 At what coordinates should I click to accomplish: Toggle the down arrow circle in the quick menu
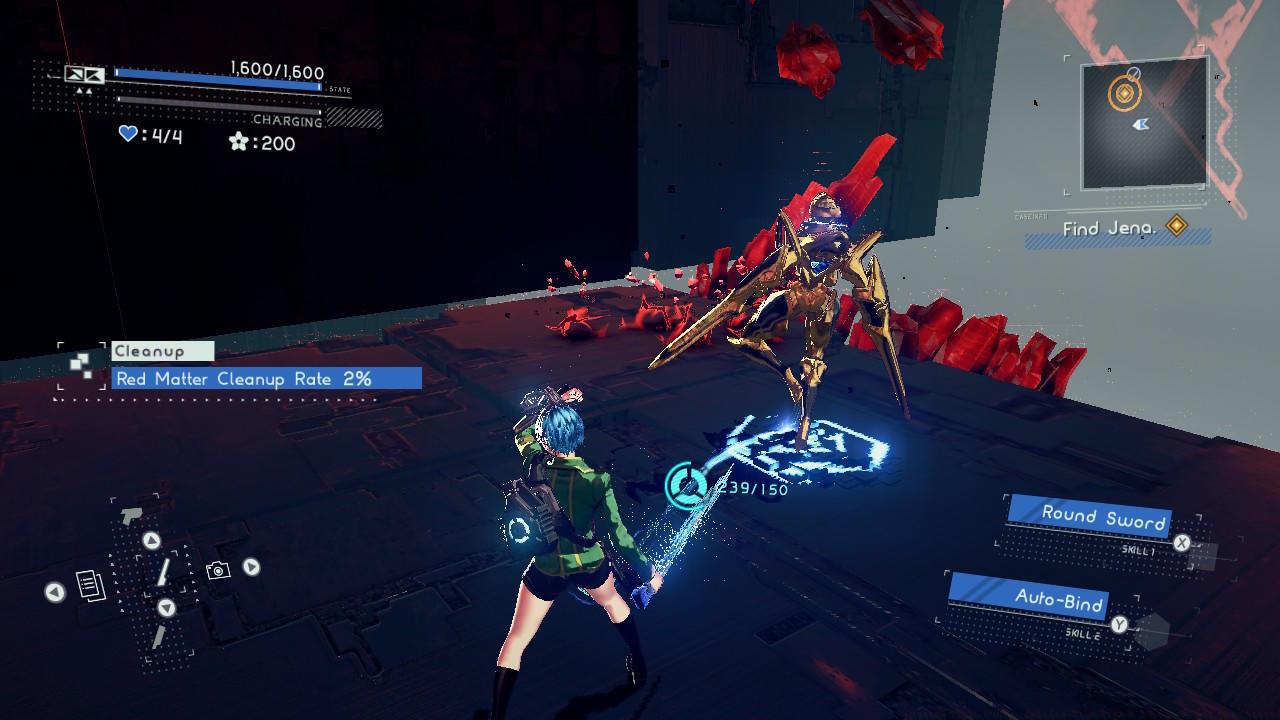click(166, 608)
